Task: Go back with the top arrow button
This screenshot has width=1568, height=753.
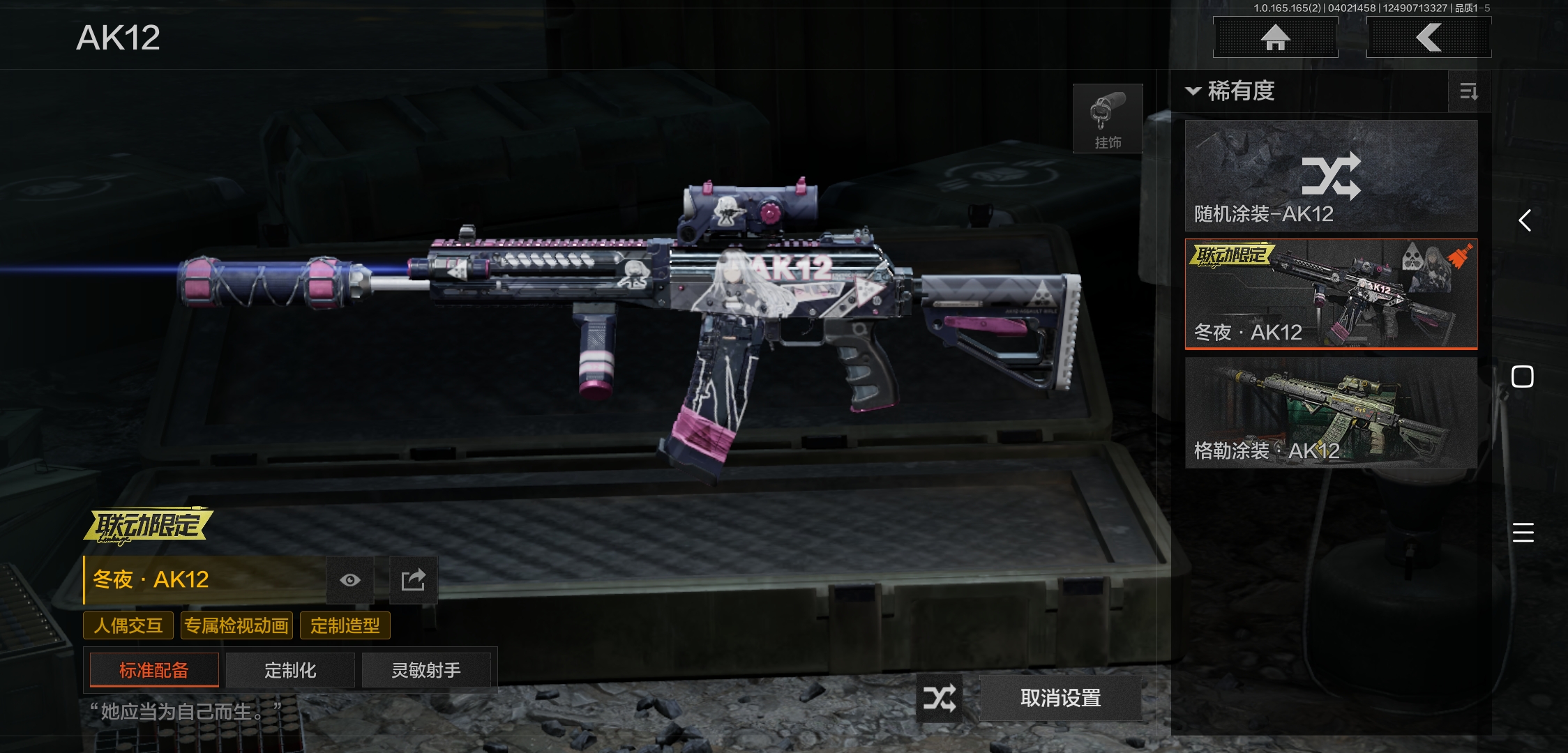Action: 1428,38
